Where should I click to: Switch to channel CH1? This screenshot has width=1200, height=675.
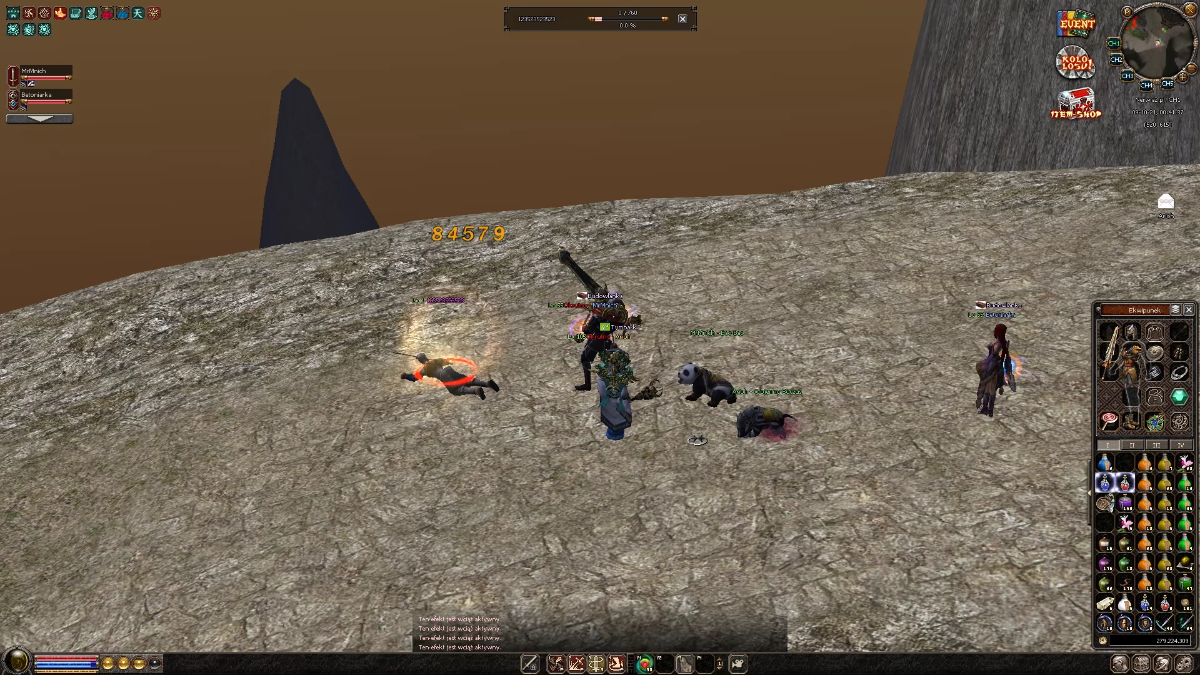tap(1113, 44)
